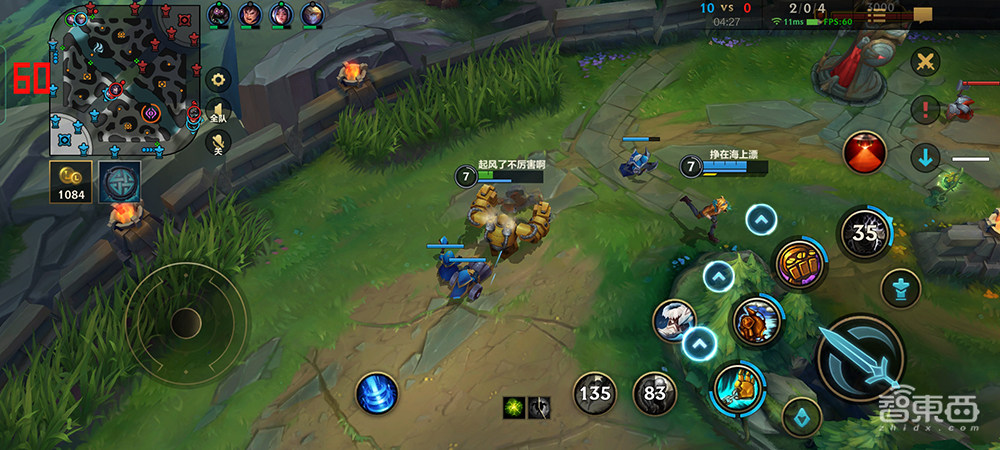Screen dimensions: 1000x450
Task: Use the blue recall swirl button
Action: coord(377,393)
